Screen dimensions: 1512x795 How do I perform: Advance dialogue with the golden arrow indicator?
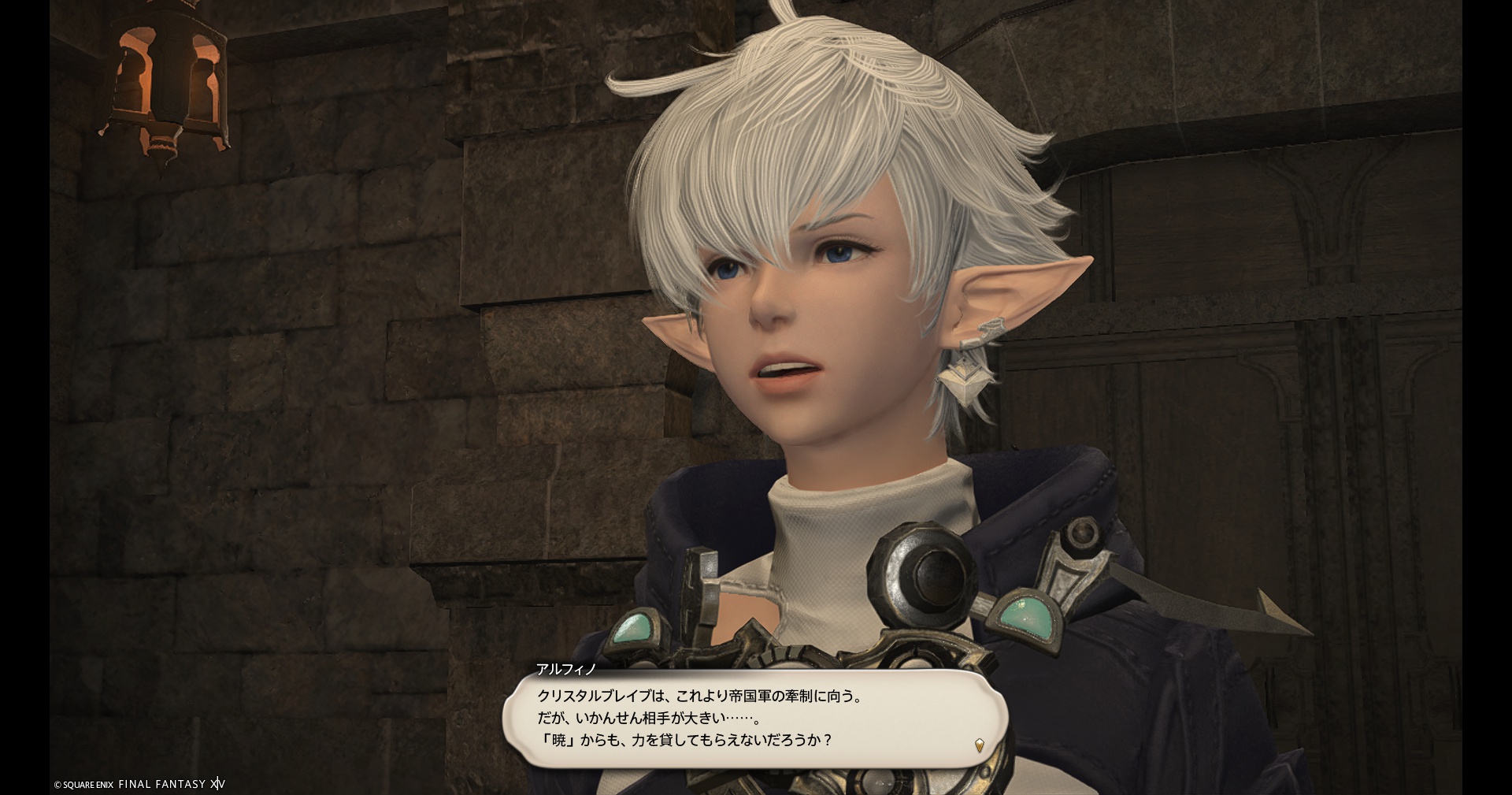coord(980,745)
